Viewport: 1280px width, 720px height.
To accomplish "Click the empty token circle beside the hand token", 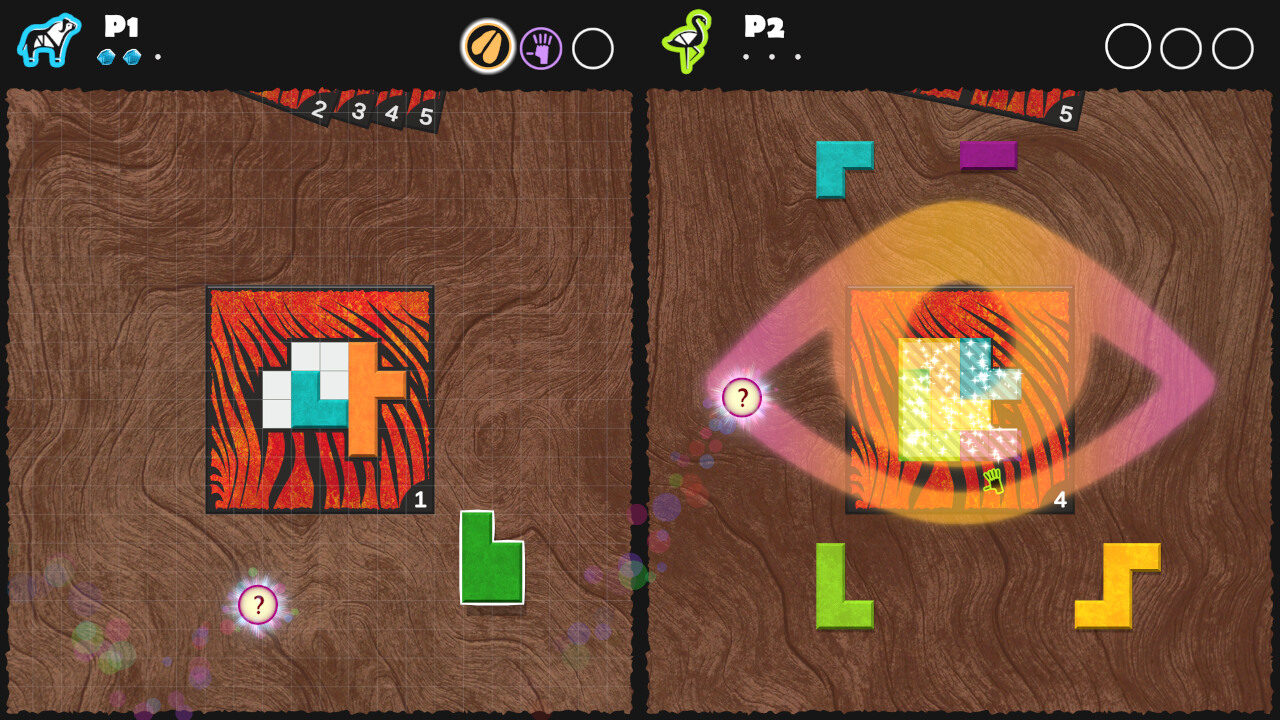I will pyautogui.click(x=592, y=48).
